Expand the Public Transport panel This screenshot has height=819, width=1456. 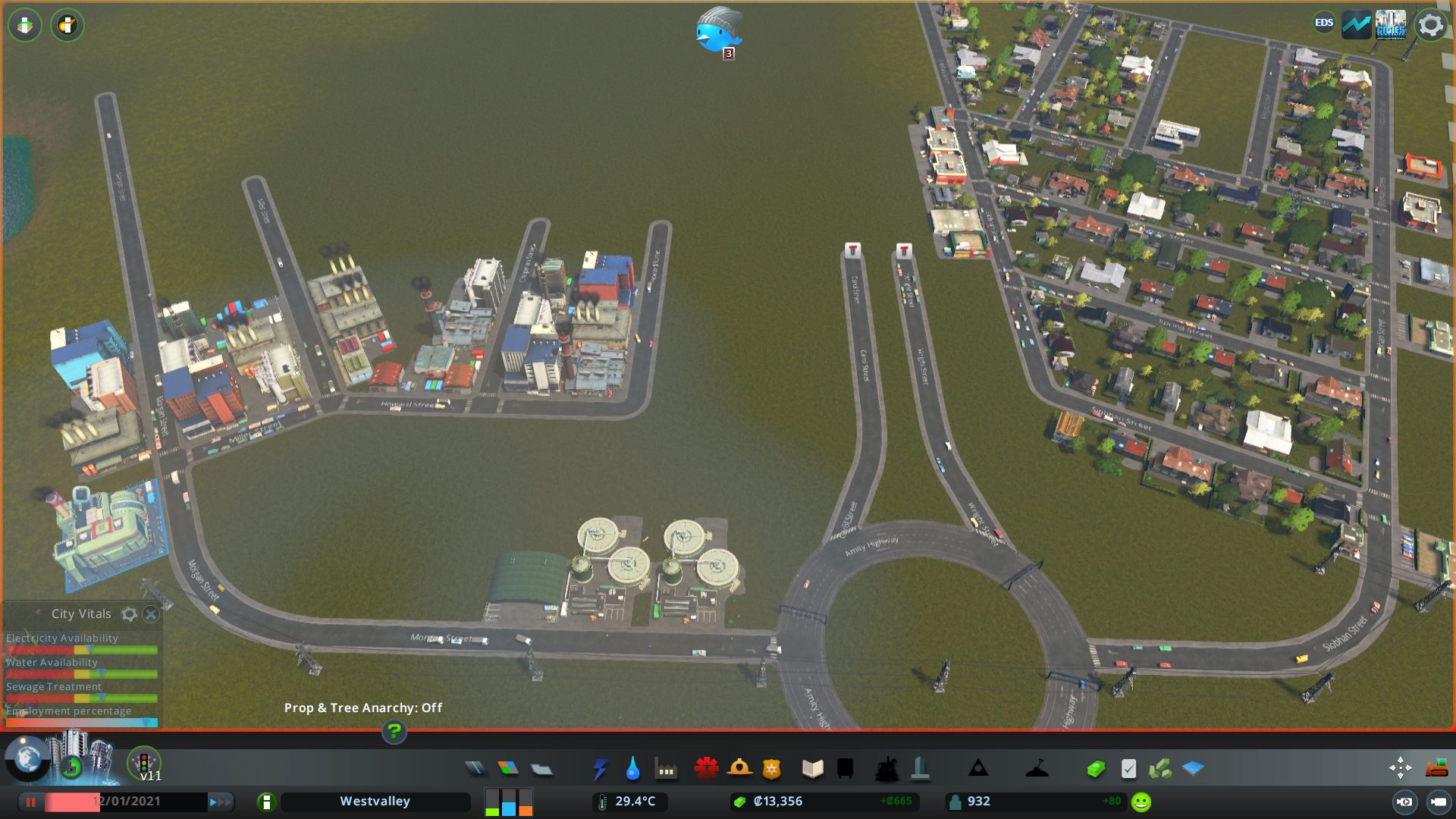point(845,768)
